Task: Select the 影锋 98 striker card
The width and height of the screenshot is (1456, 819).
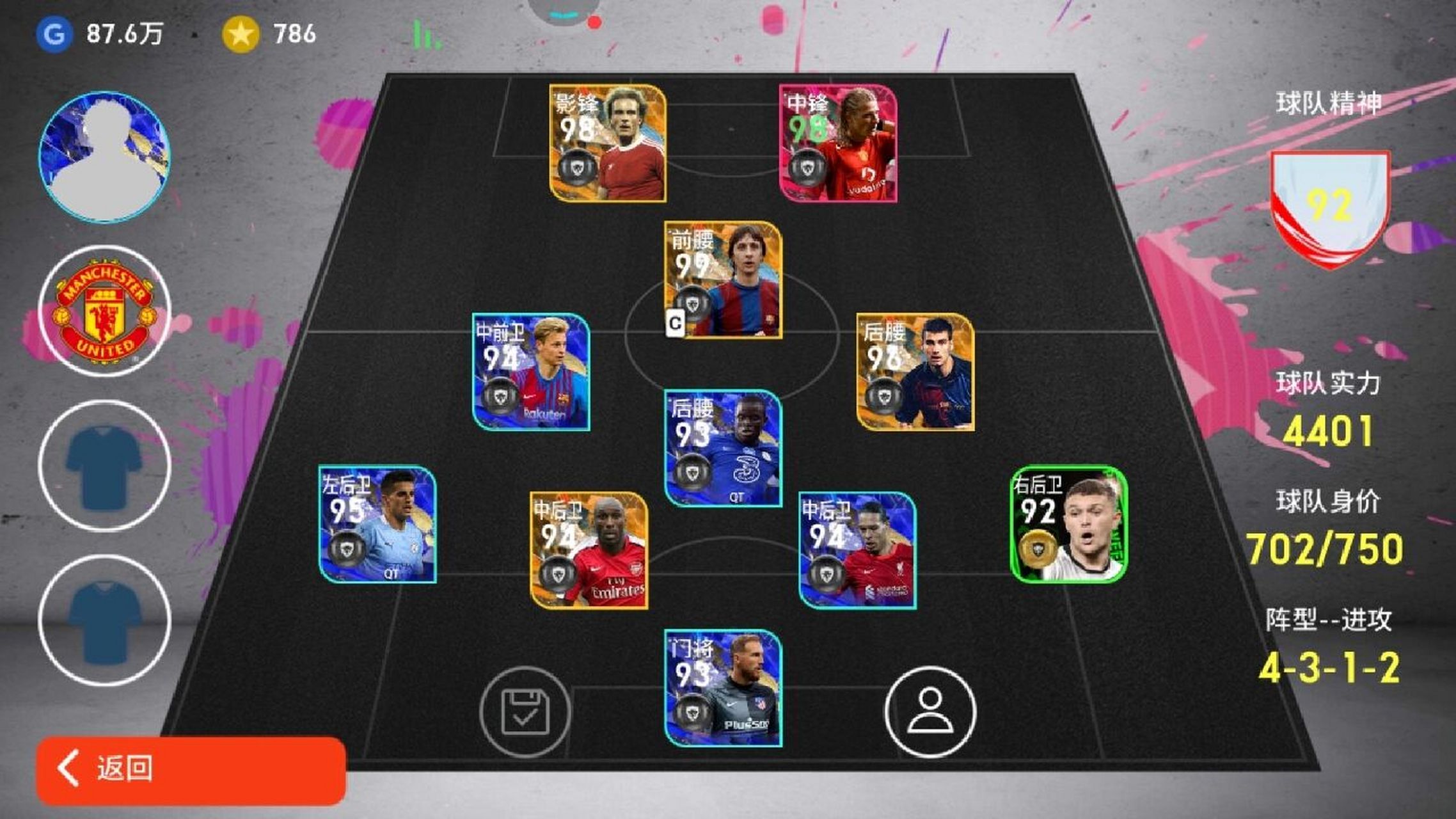Action: 607,143
